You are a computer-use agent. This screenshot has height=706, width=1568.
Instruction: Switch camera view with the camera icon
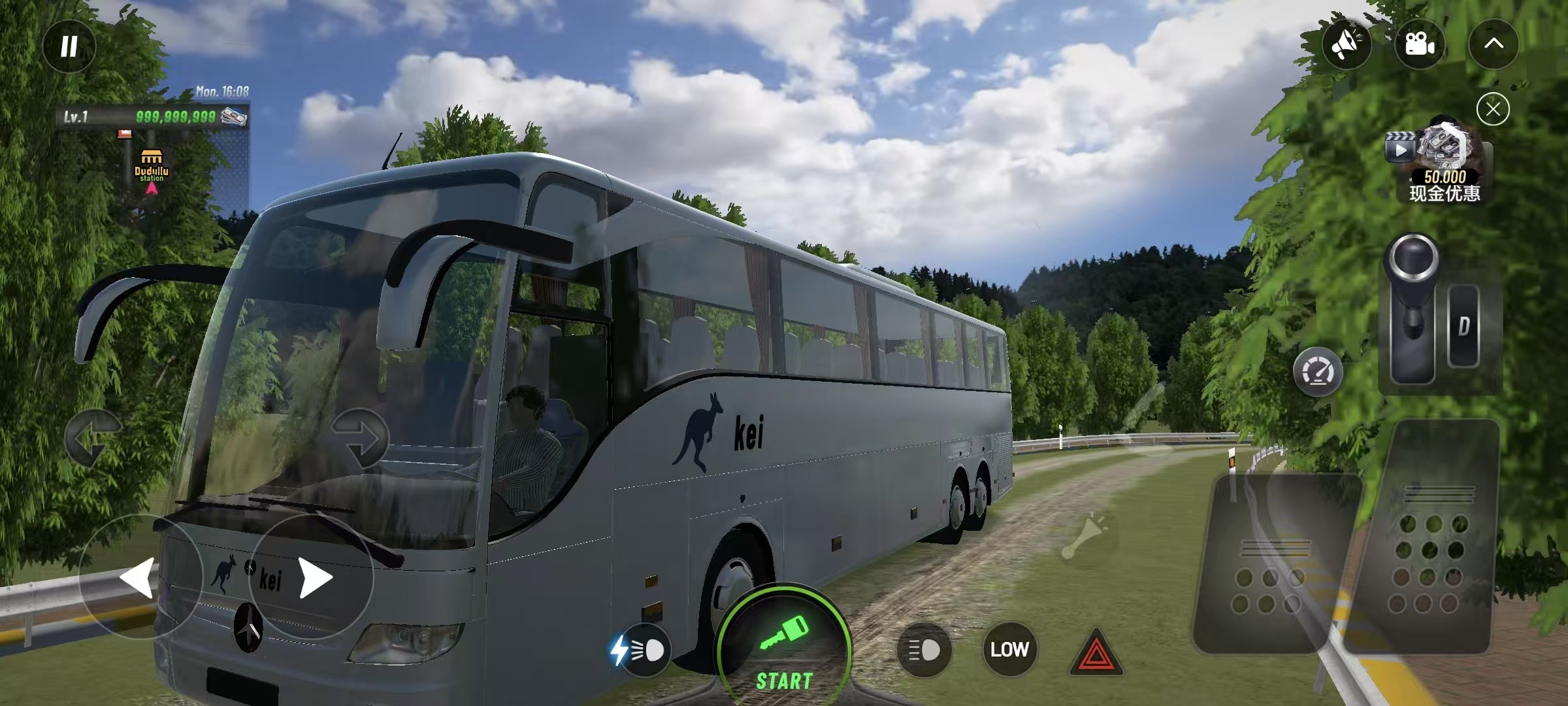click(x=1419, y=44)
